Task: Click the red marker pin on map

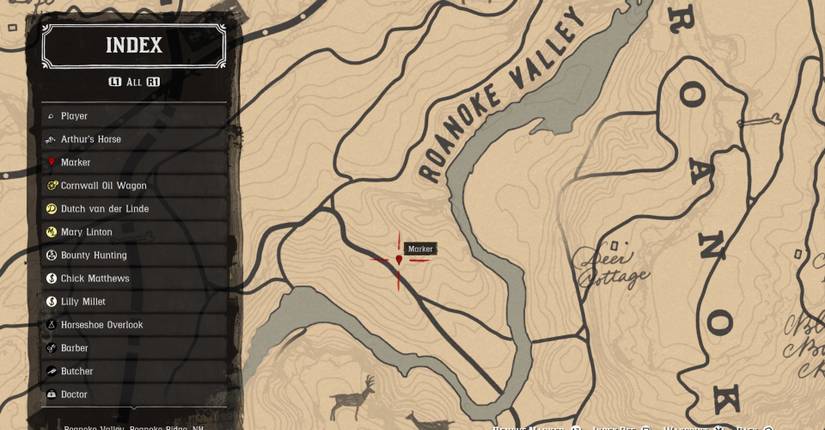Action: [x=399, y=260]
